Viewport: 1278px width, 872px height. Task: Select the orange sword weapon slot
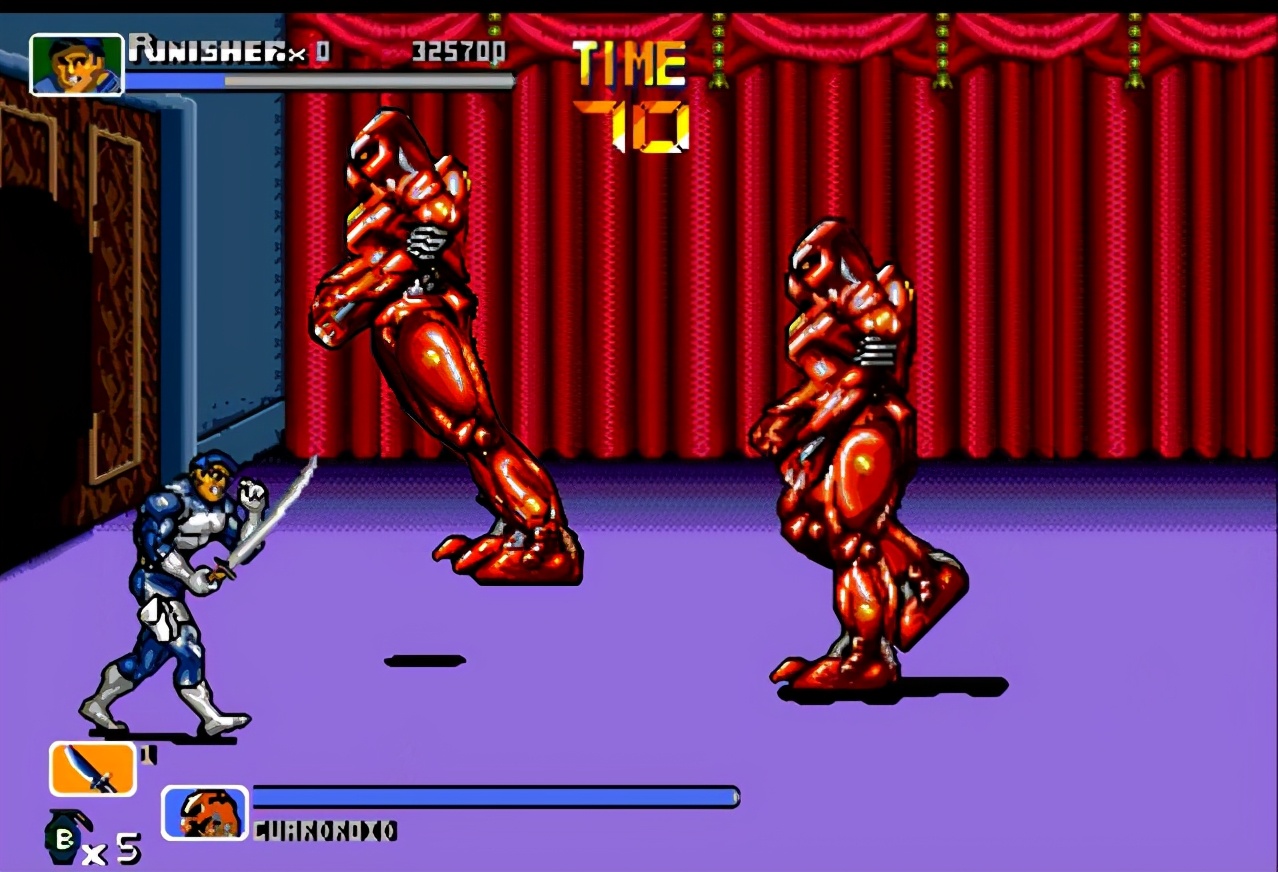point(92,769)
